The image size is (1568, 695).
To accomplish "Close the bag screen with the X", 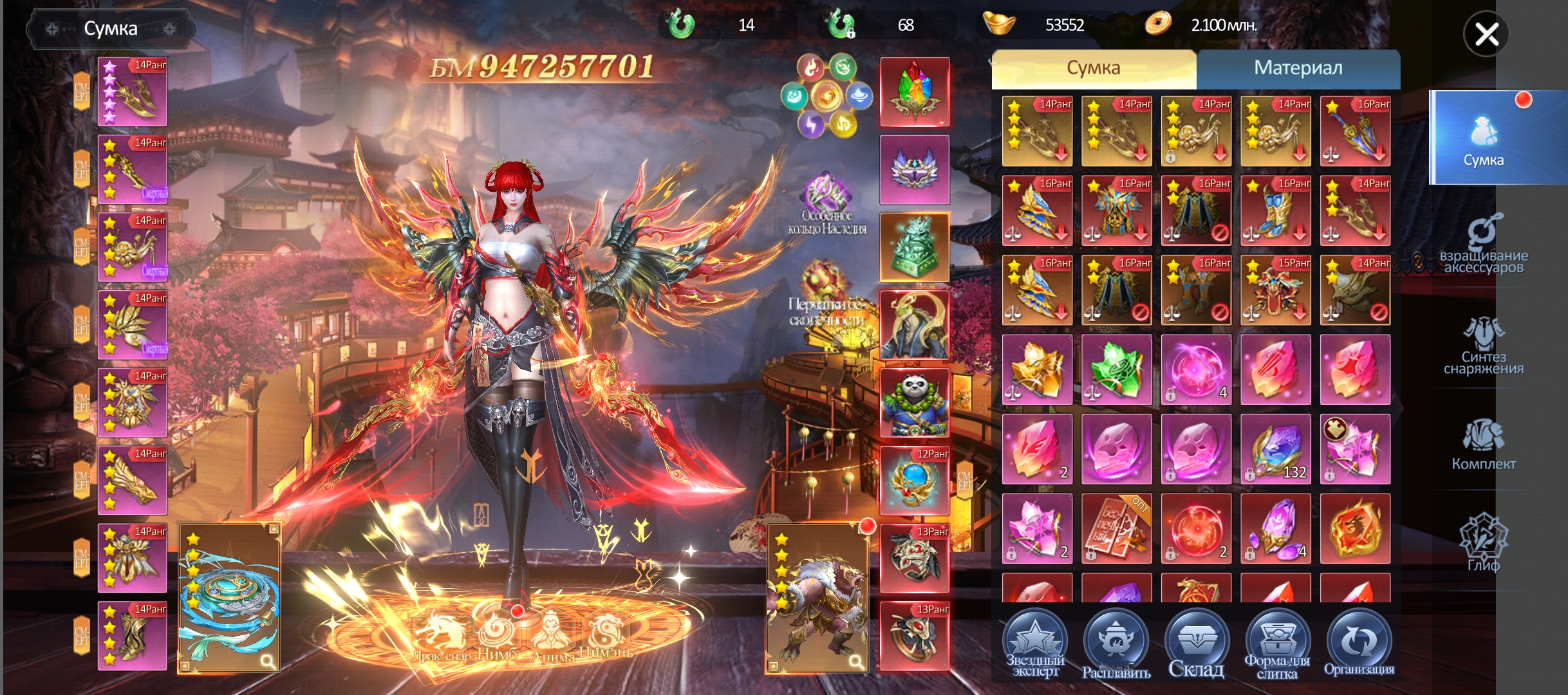I will [1486, 35].
